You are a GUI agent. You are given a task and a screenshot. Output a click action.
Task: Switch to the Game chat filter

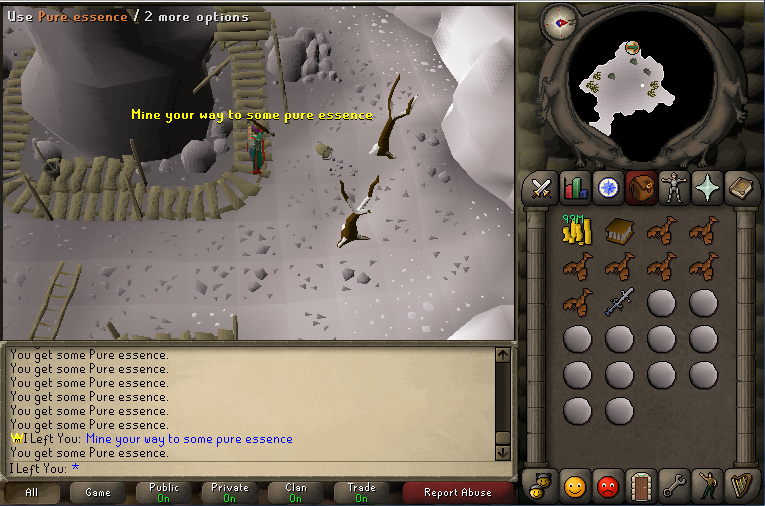click(x=98, y=492)
